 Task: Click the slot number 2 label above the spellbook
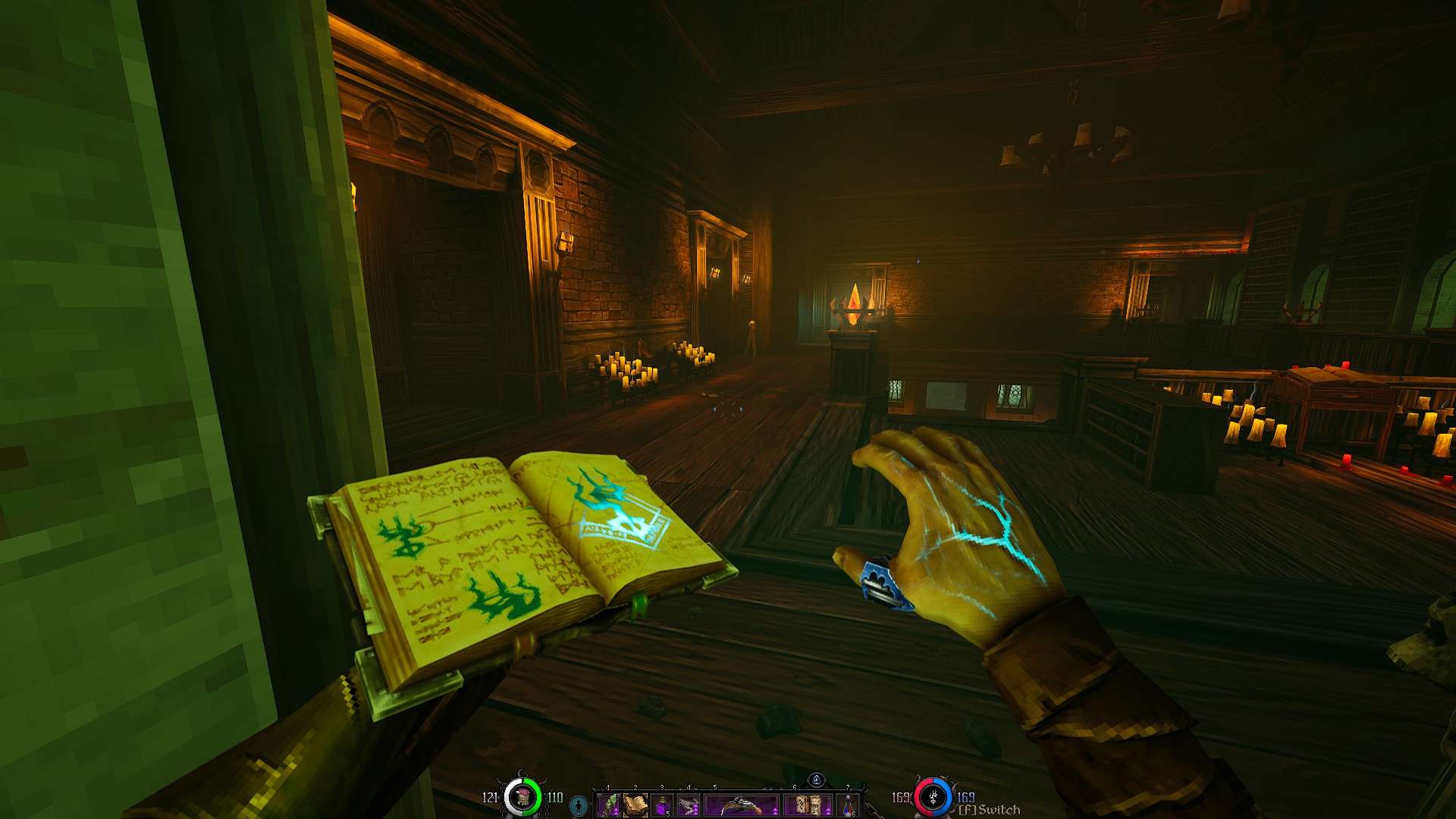point(636,787)
